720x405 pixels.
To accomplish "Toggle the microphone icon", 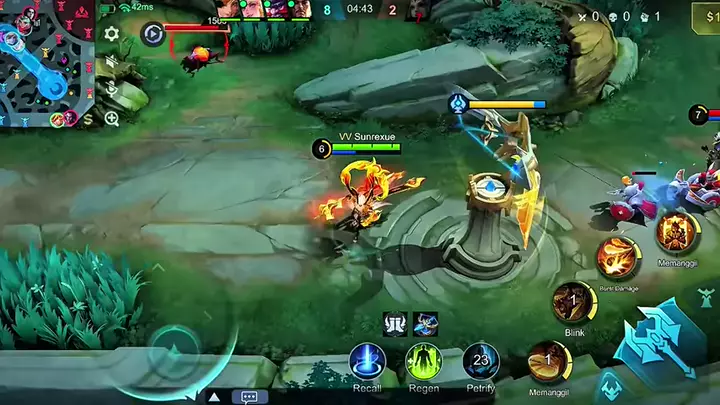I will point(112,90).
